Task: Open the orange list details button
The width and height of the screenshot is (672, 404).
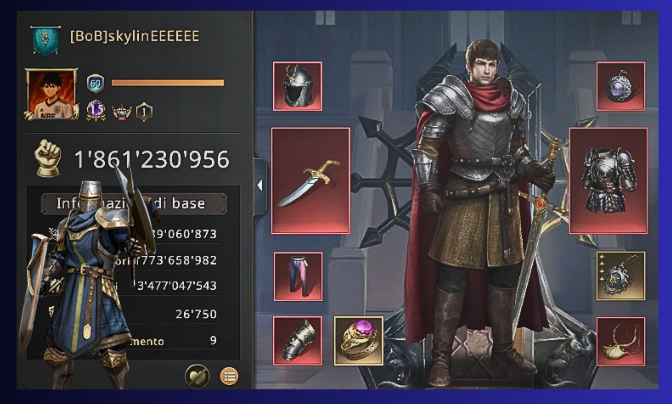Action: pos(229,376)
